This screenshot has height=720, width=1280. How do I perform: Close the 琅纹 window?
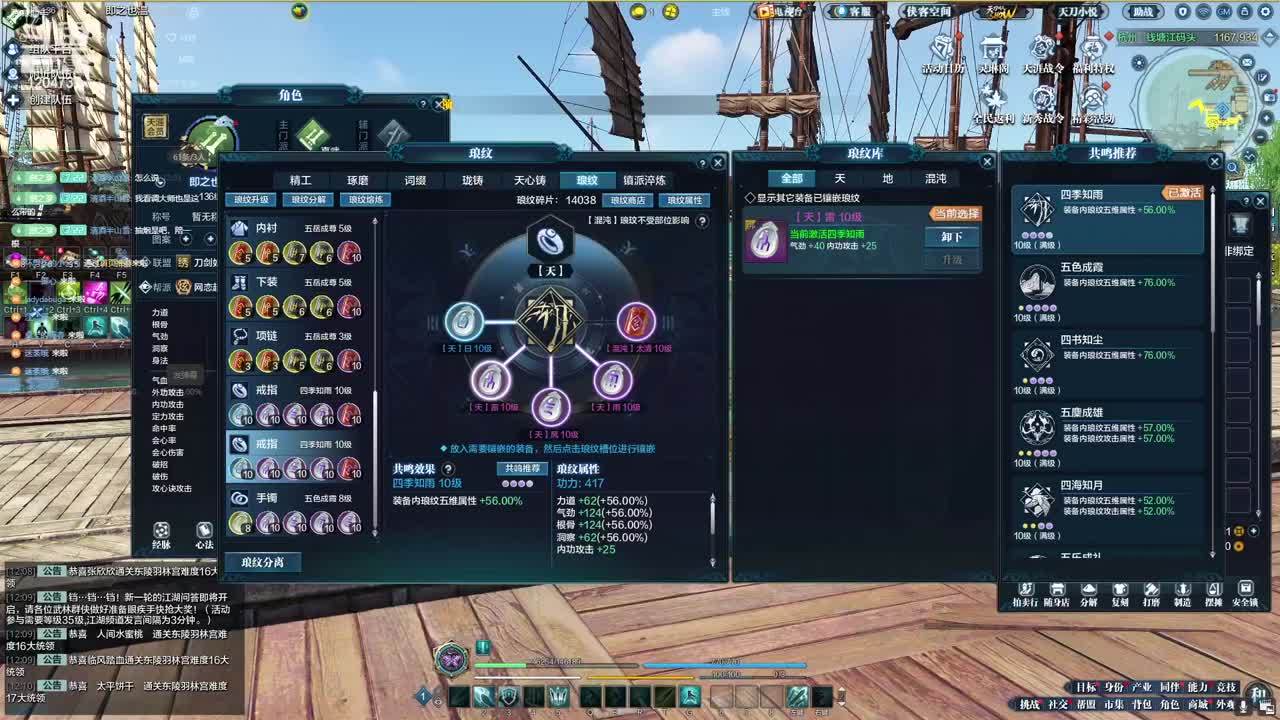coord(717,162)
